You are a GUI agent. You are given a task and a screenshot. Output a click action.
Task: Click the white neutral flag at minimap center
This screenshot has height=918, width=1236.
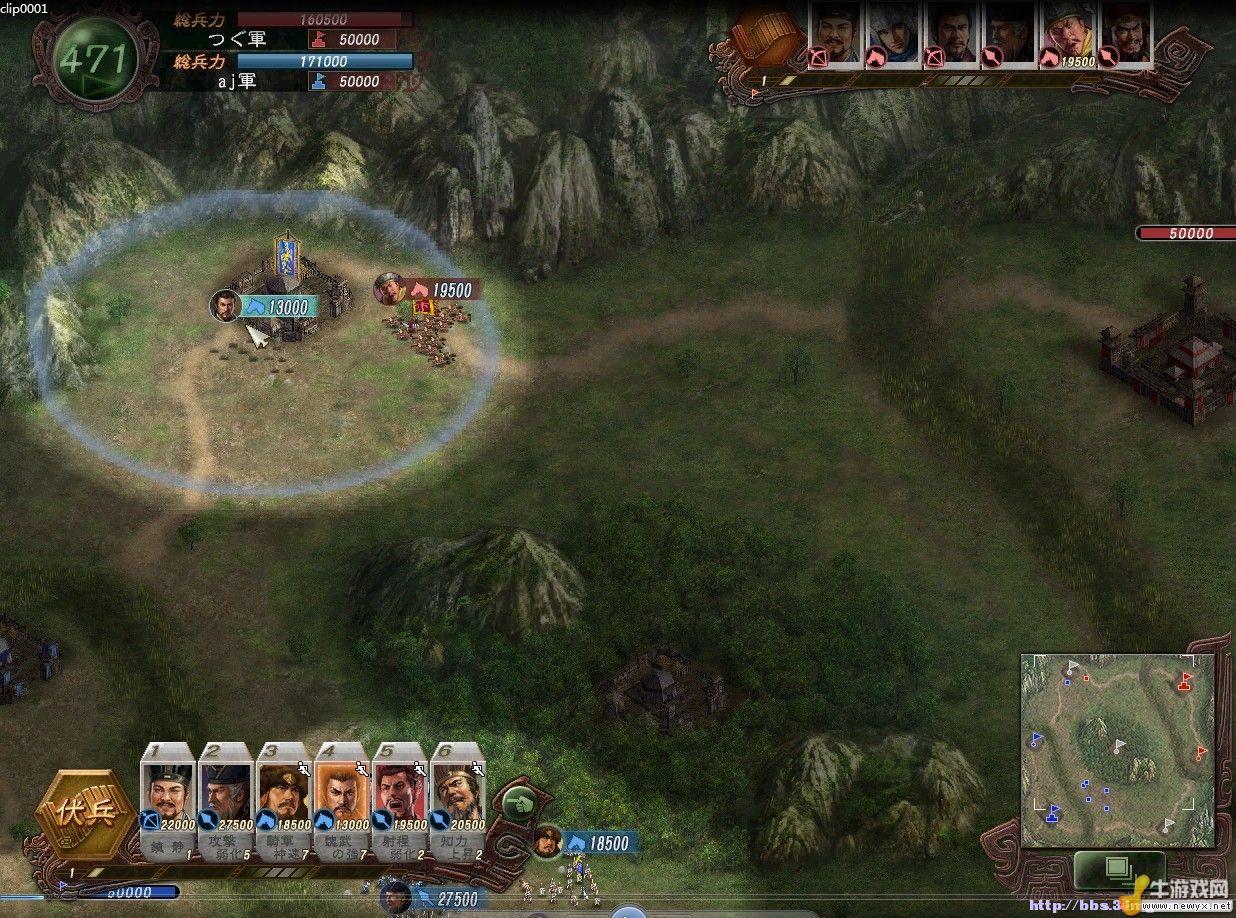coord(1118,746)
